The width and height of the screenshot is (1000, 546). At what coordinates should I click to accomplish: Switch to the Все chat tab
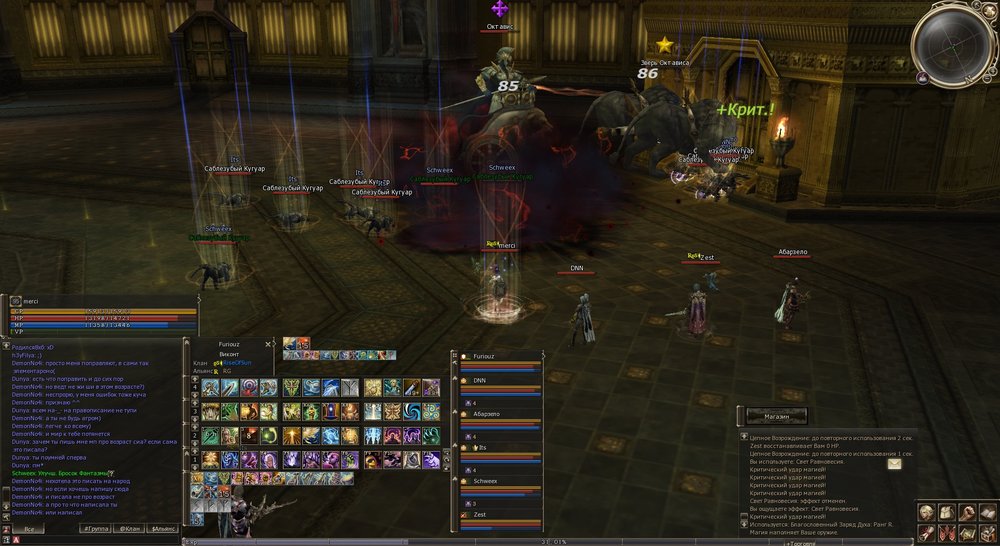coord(30,528)
